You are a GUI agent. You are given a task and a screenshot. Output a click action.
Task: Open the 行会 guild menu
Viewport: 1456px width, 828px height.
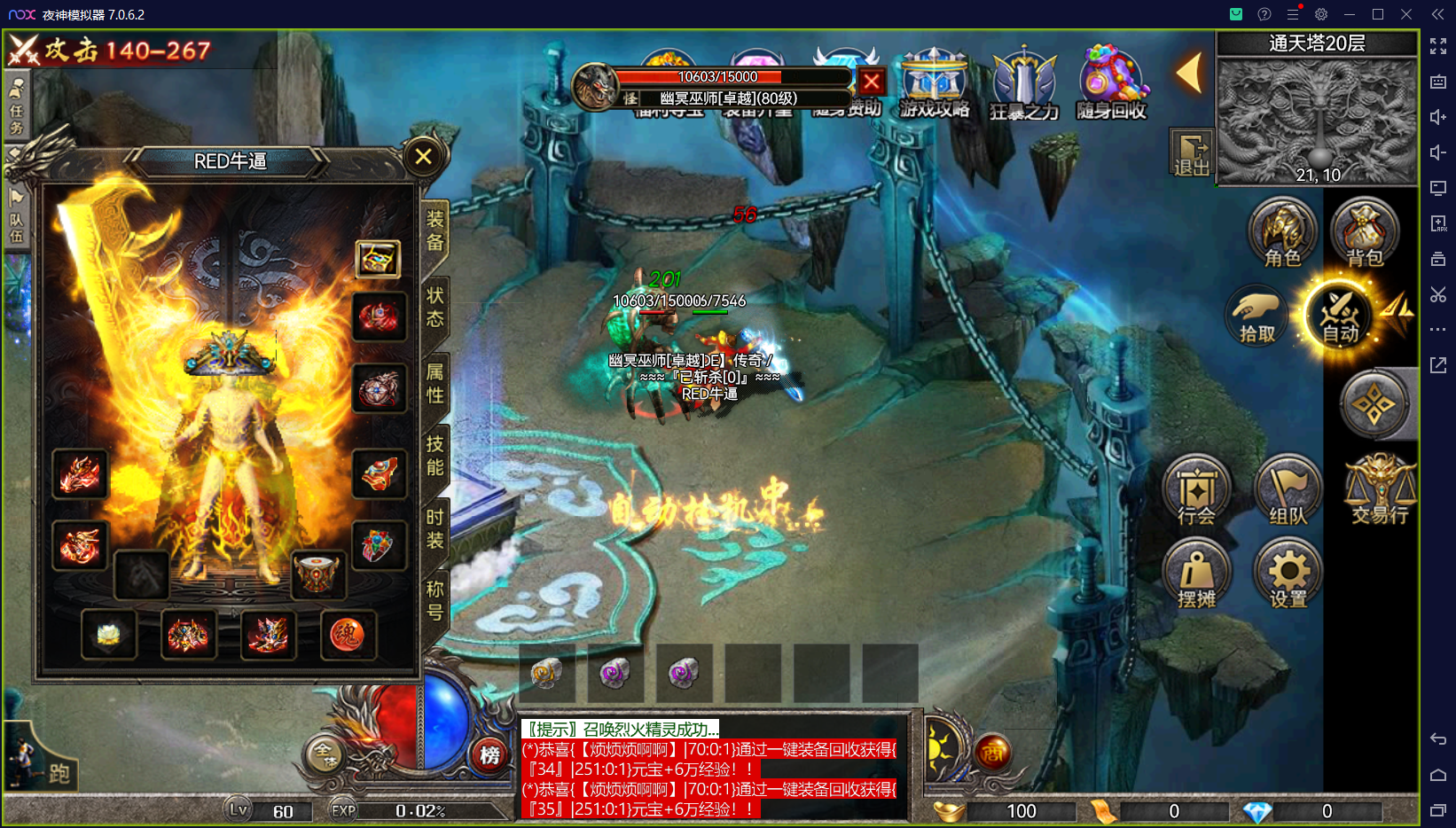pos(1196,492)
